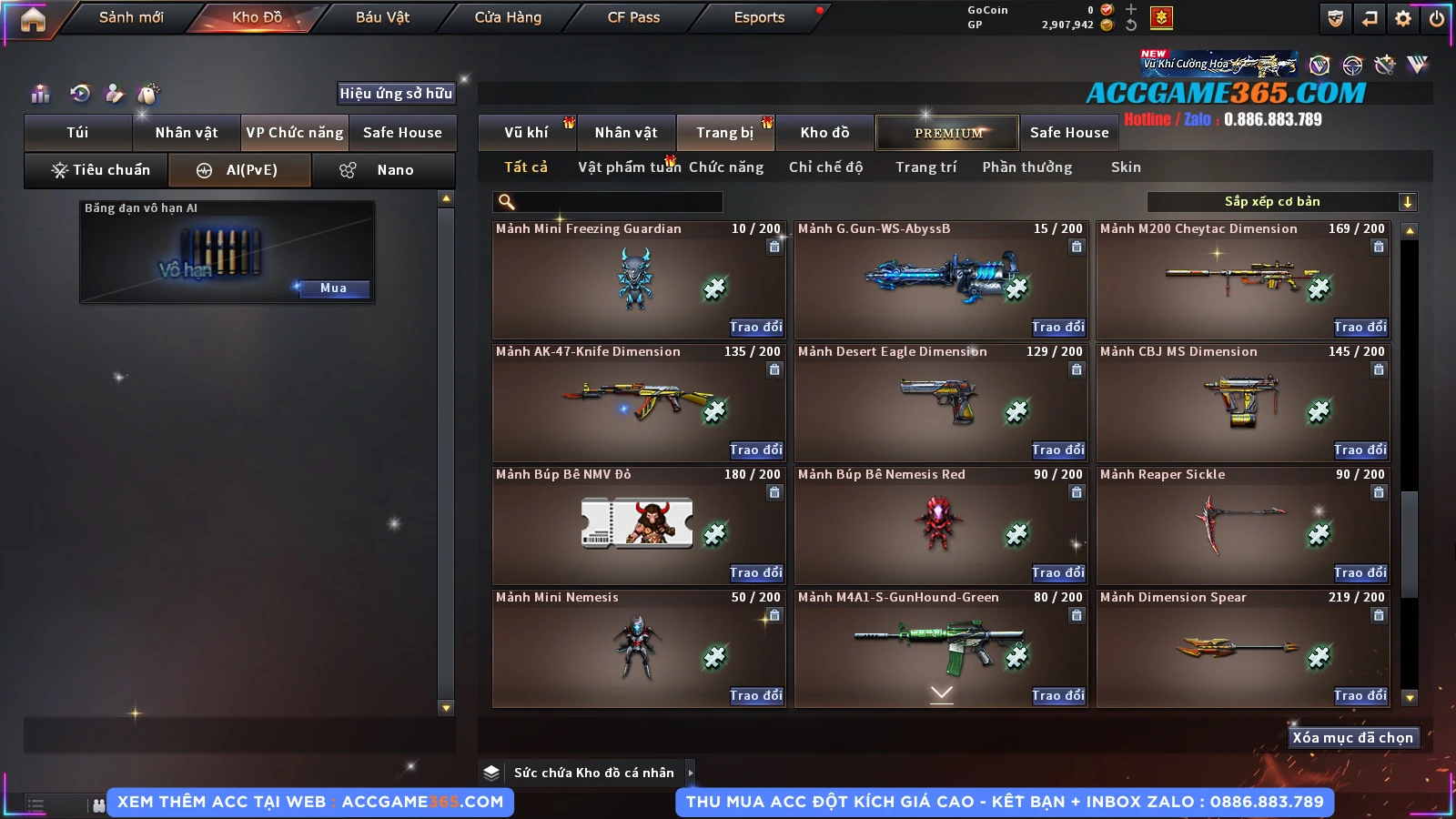This screenshot has height=819, width=1456.
Task: Trade the Mảnh Reaper Sickle fragment
Action: (1360, 572)
